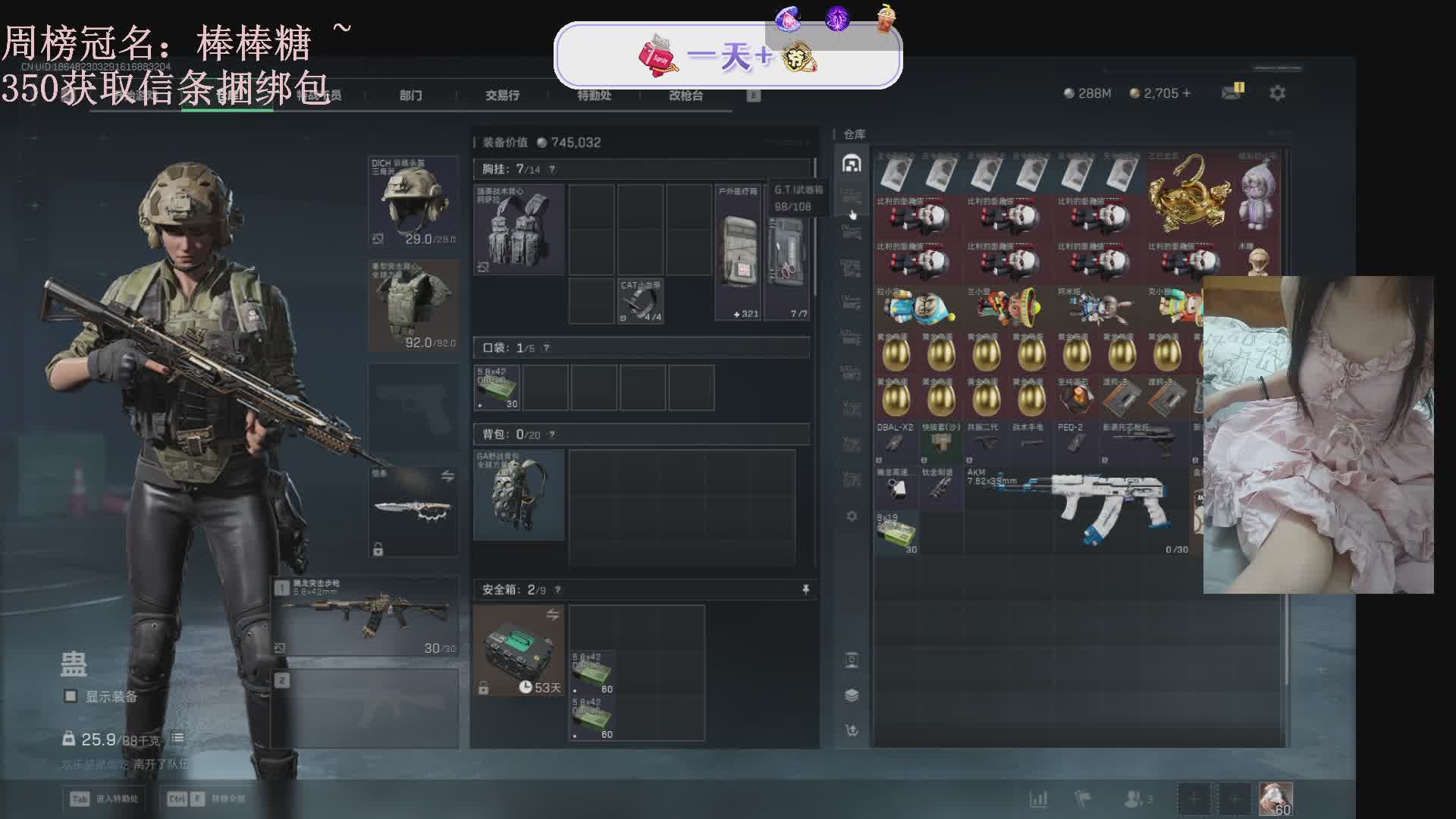Toggle the 显示装备 checkbox

pos(71,696)
